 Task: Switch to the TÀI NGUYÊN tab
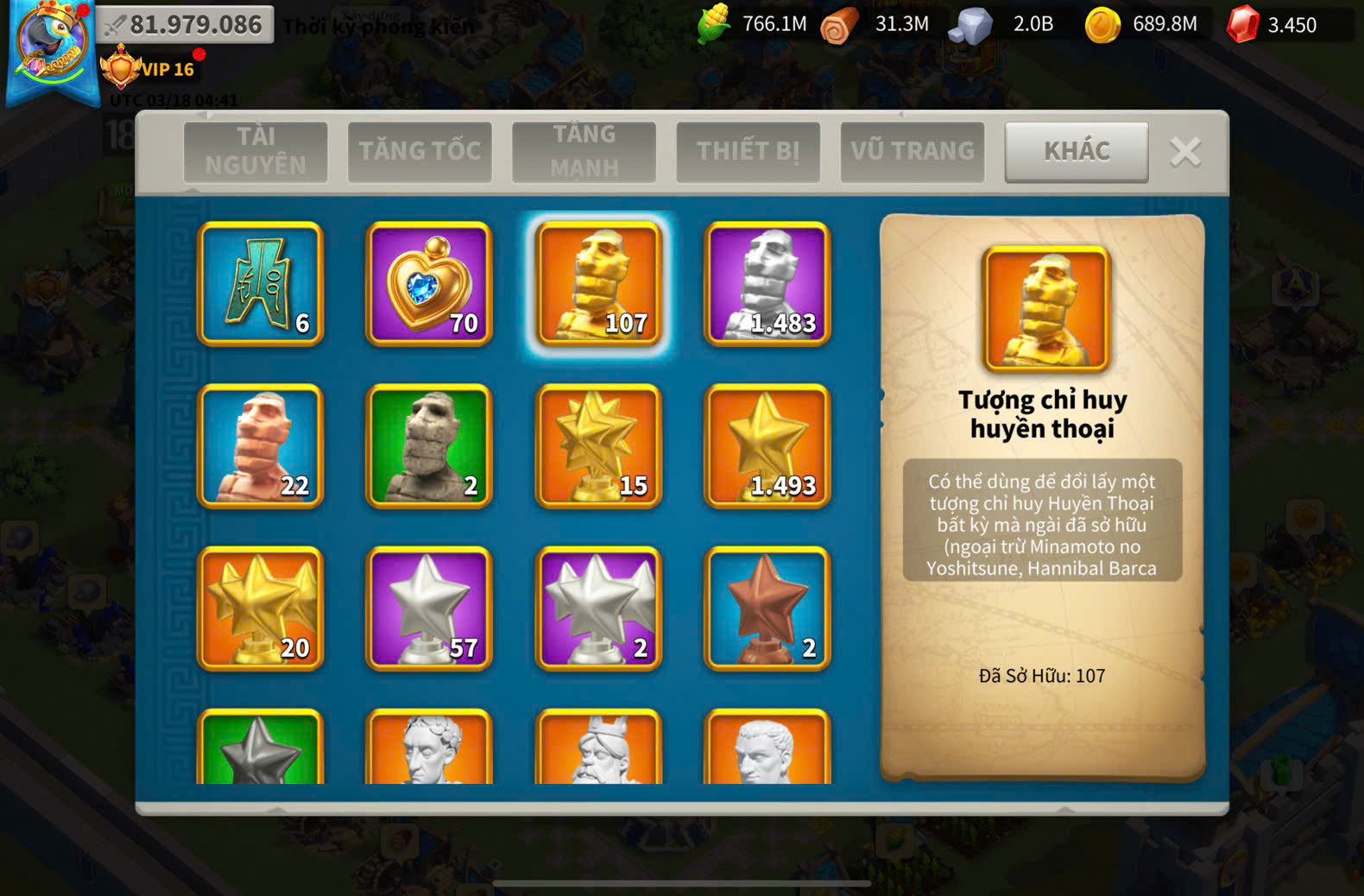pyautogui.click(x=256, y=151)
